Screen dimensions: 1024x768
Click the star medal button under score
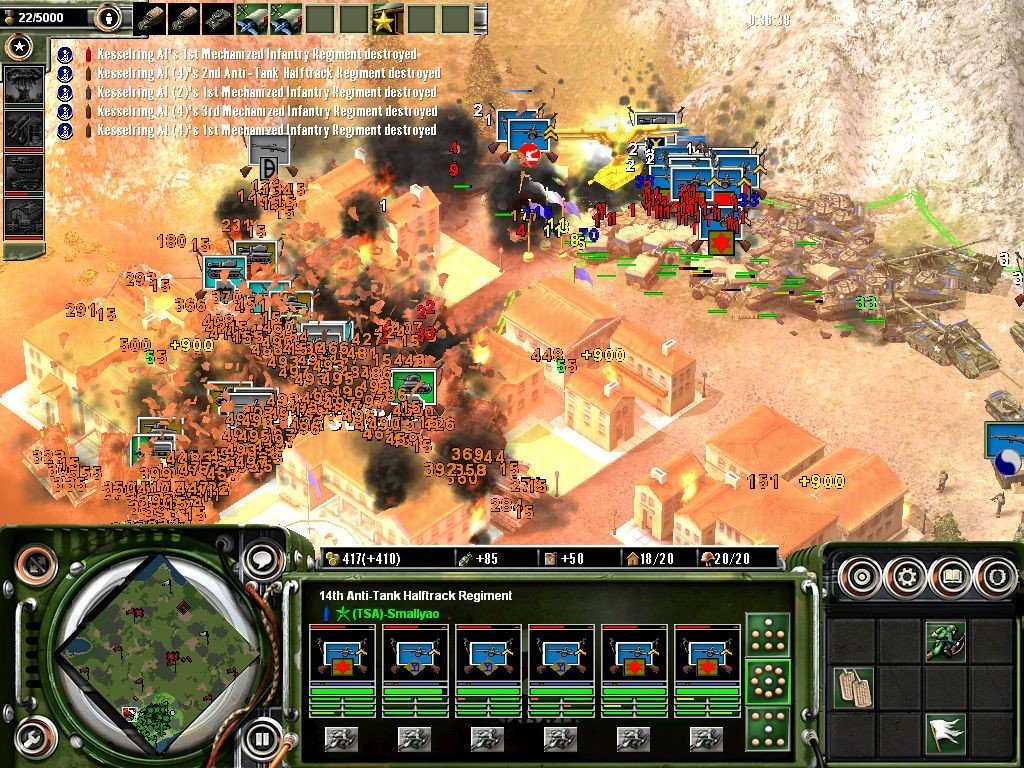19,46
